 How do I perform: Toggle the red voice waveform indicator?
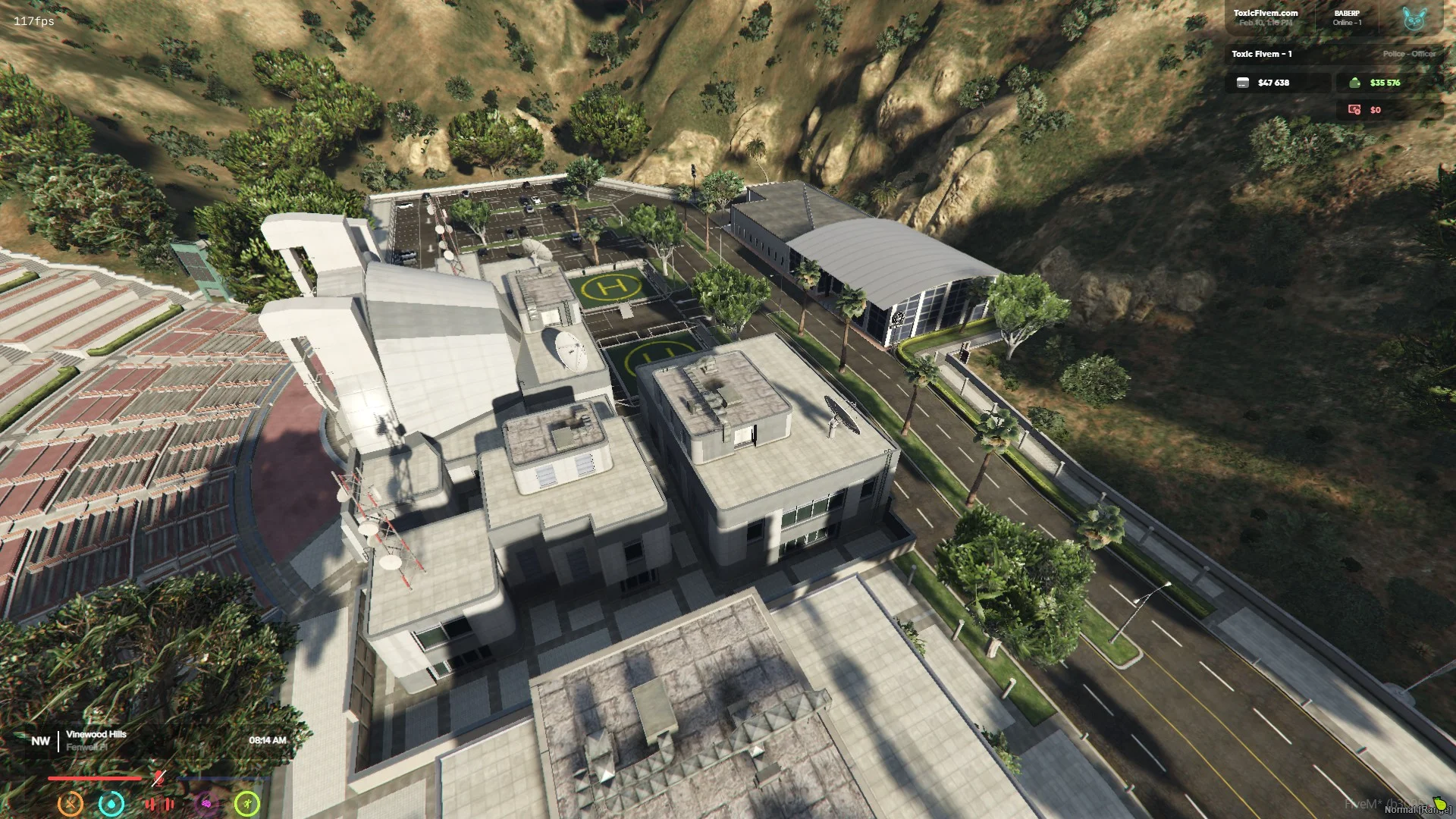coord(159,803)
